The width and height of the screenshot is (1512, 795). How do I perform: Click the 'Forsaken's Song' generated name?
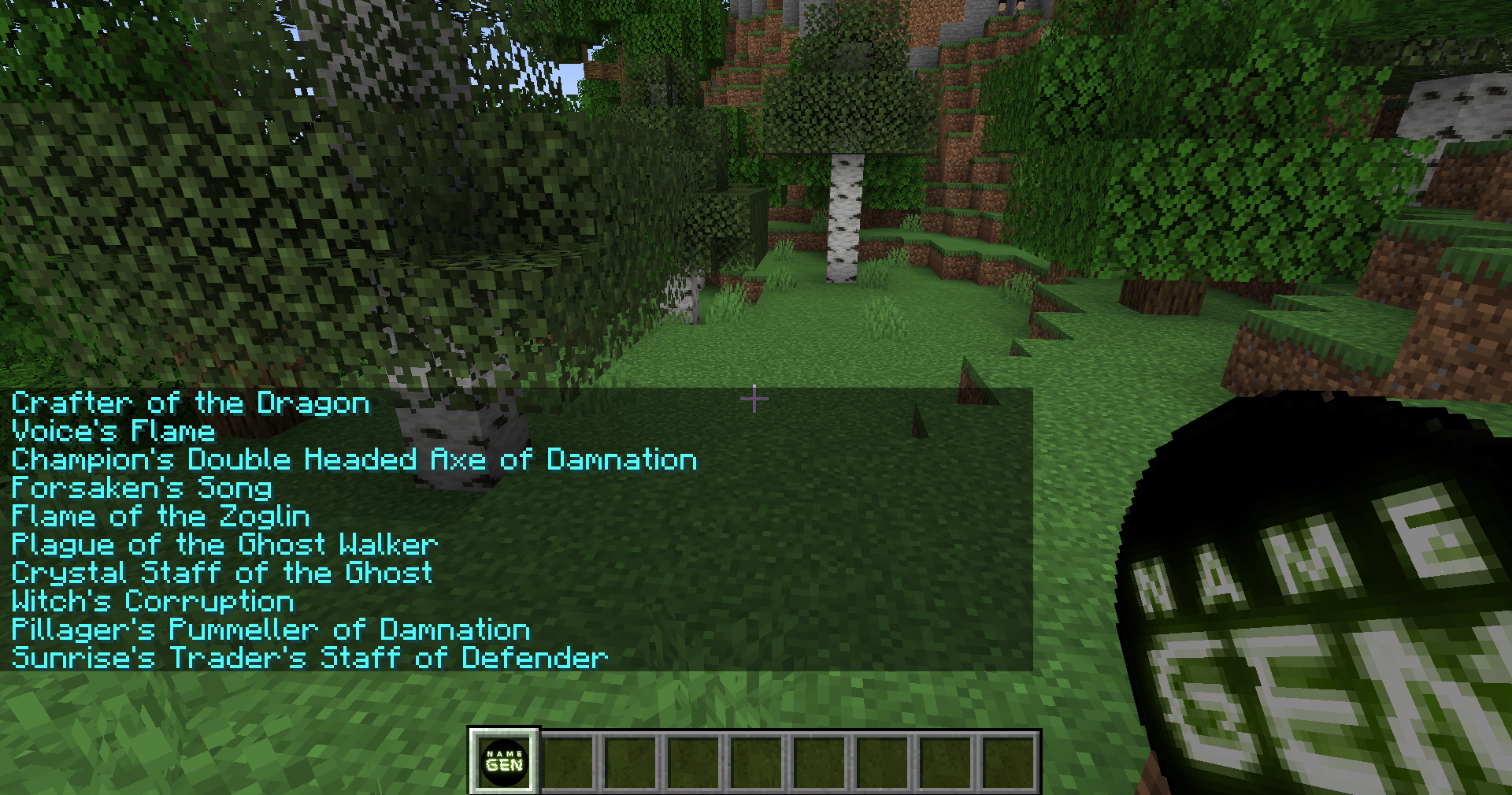point(140,489)
